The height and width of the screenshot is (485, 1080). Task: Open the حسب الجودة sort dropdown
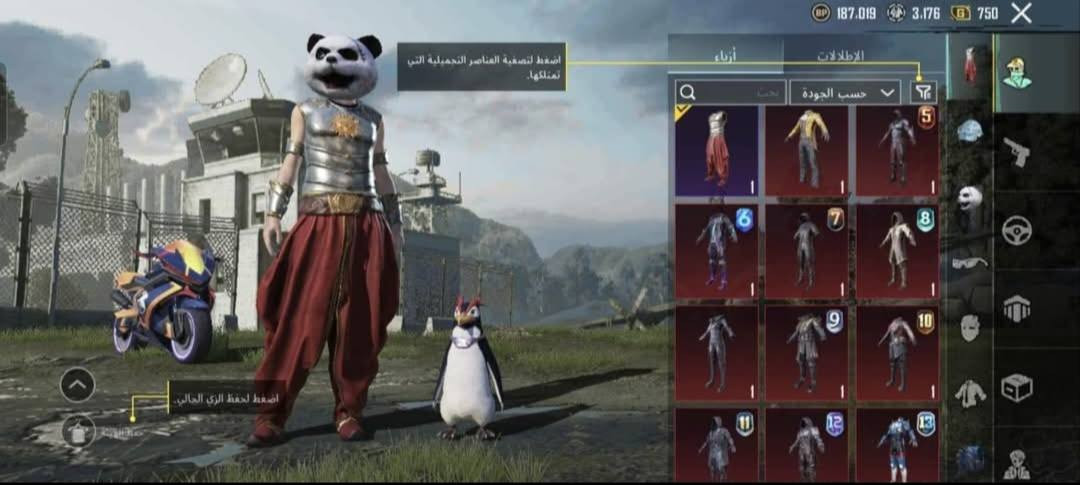coord(846,92)
